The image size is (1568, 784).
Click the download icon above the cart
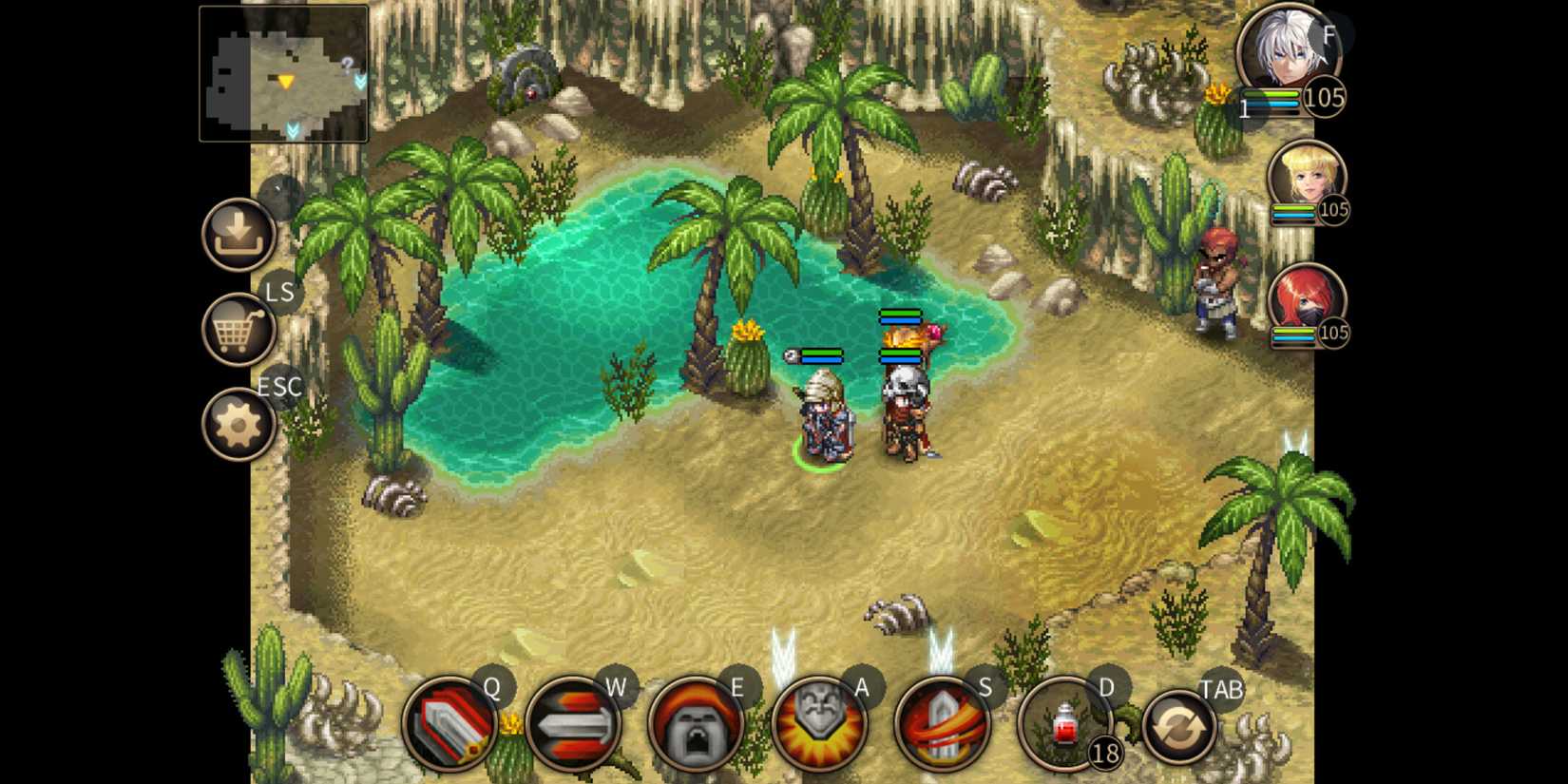[x=239, y=234]
